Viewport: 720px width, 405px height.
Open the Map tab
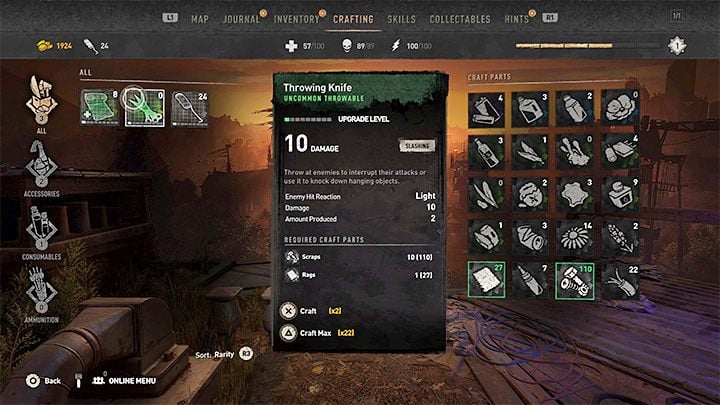200,19
